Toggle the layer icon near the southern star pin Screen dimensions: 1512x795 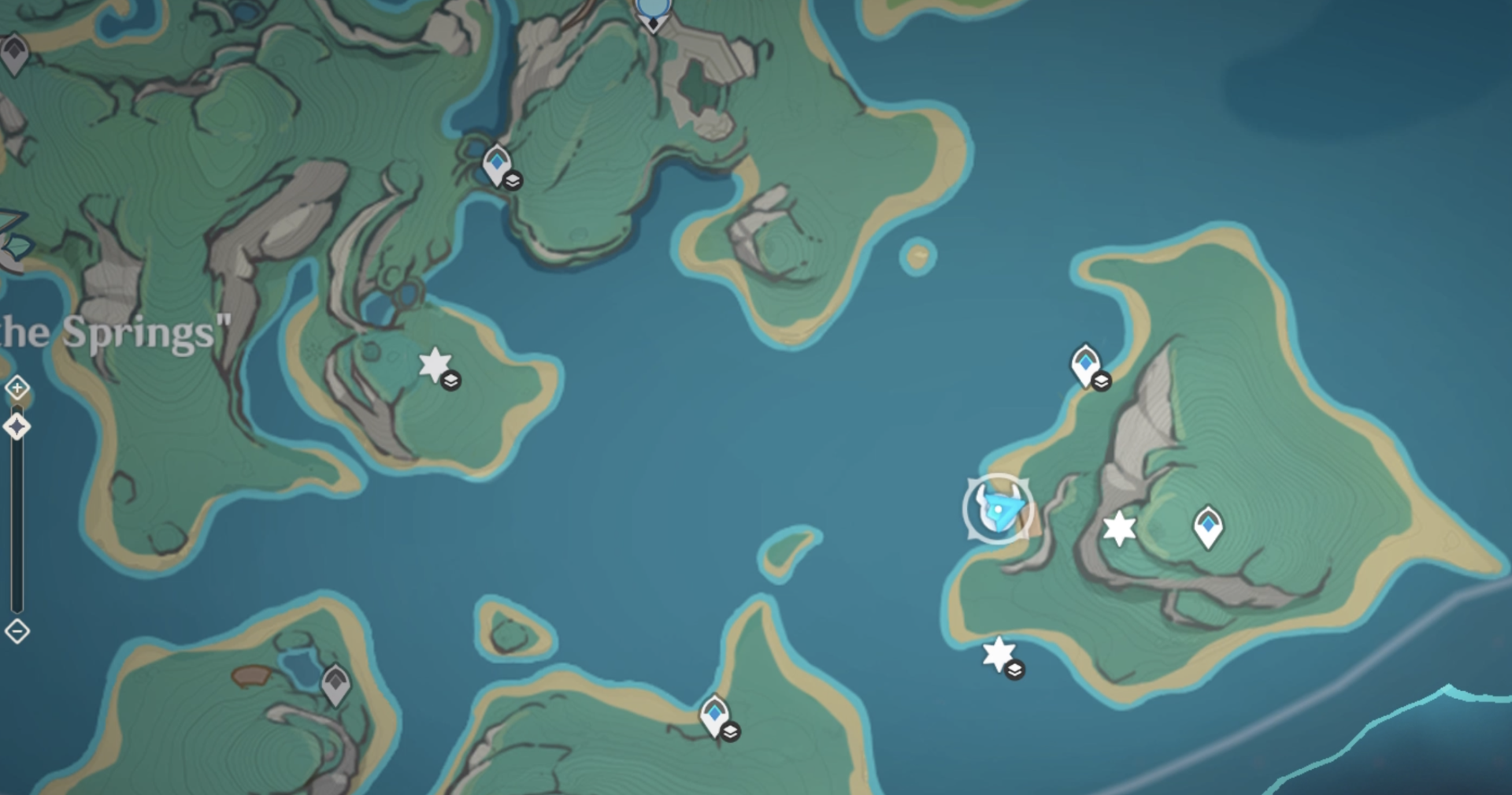pyautogui.click(x=1016, y=671)
